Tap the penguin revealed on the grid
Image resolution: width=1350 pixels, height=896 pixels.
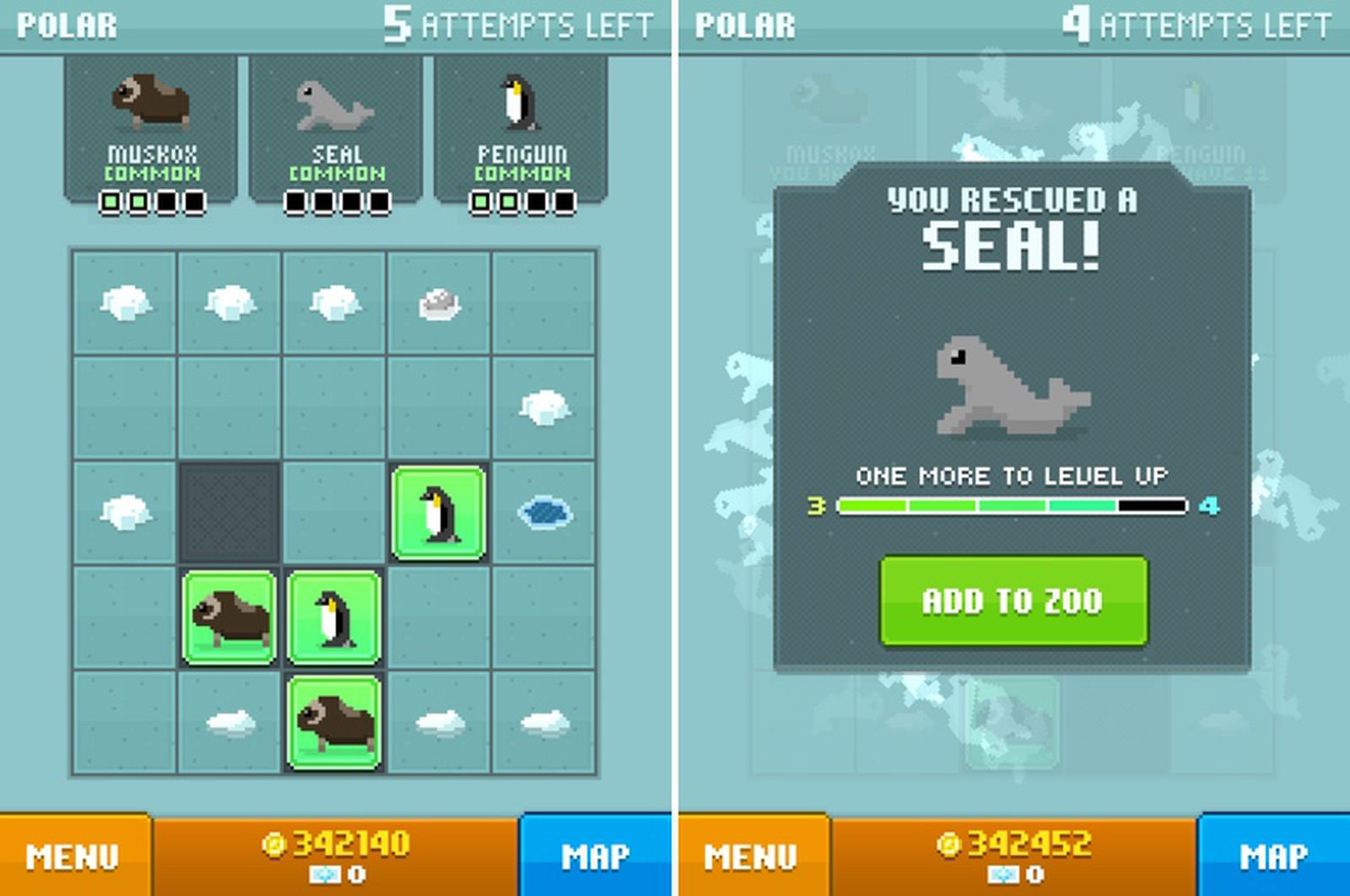click(439, 513)
